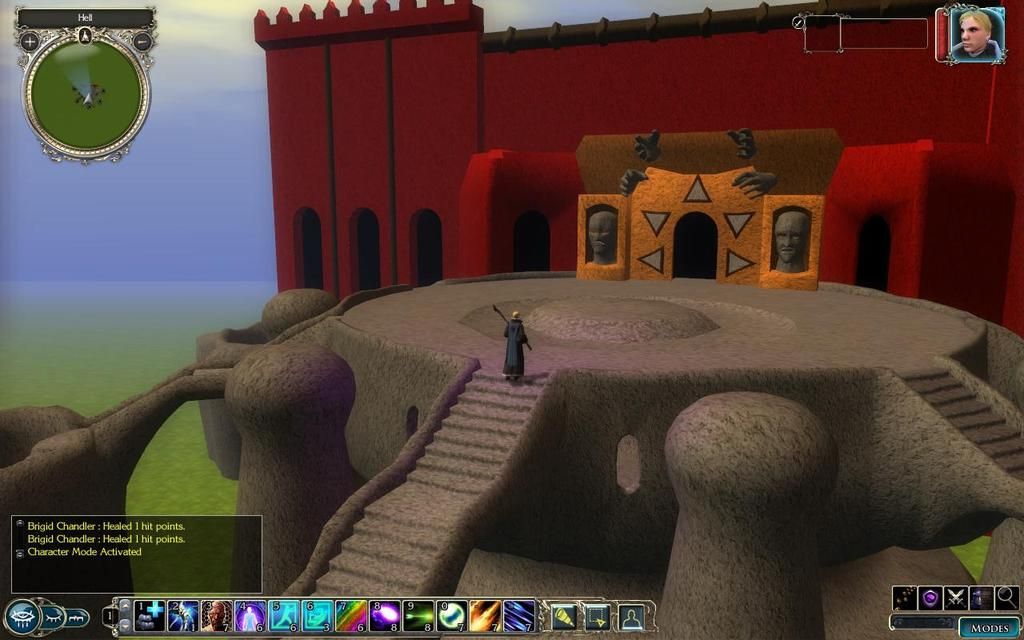Click the scattered sparkles icon
1024x640 pixels.
905,598
